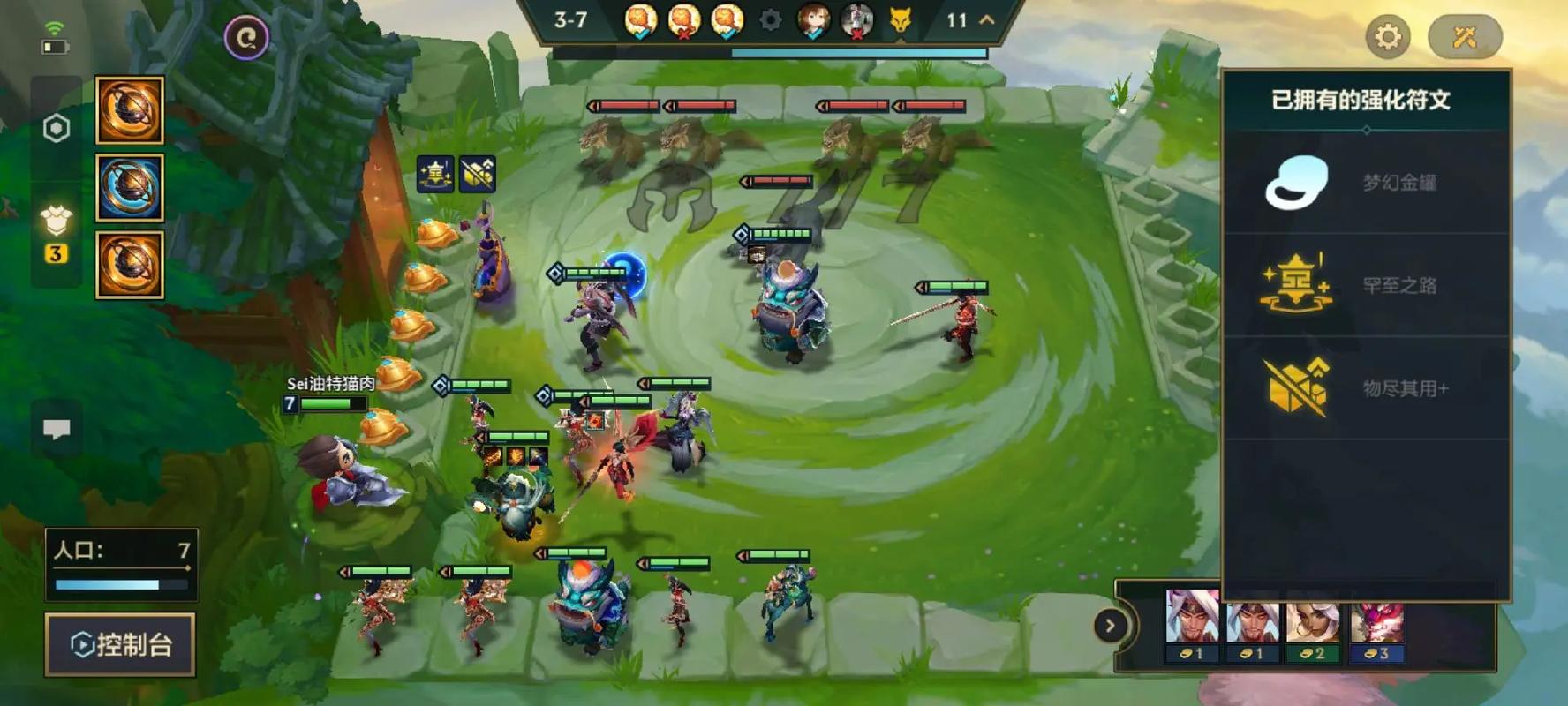
Task: Click the gold wolf round icon
Action: coord(900,20)
